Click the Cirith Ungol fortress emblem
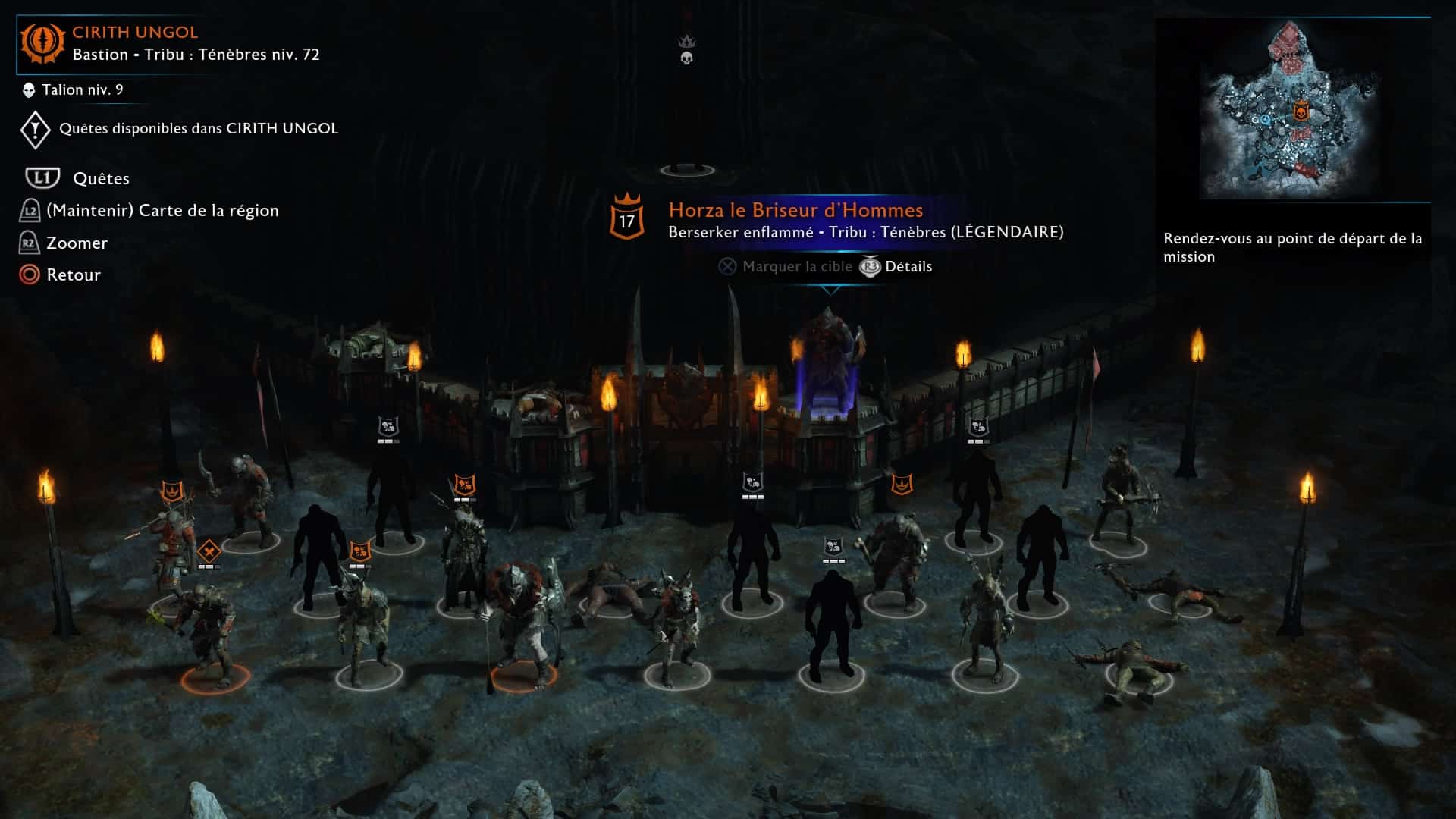Viewport: 1456px width, 819px height. [42, 42]
